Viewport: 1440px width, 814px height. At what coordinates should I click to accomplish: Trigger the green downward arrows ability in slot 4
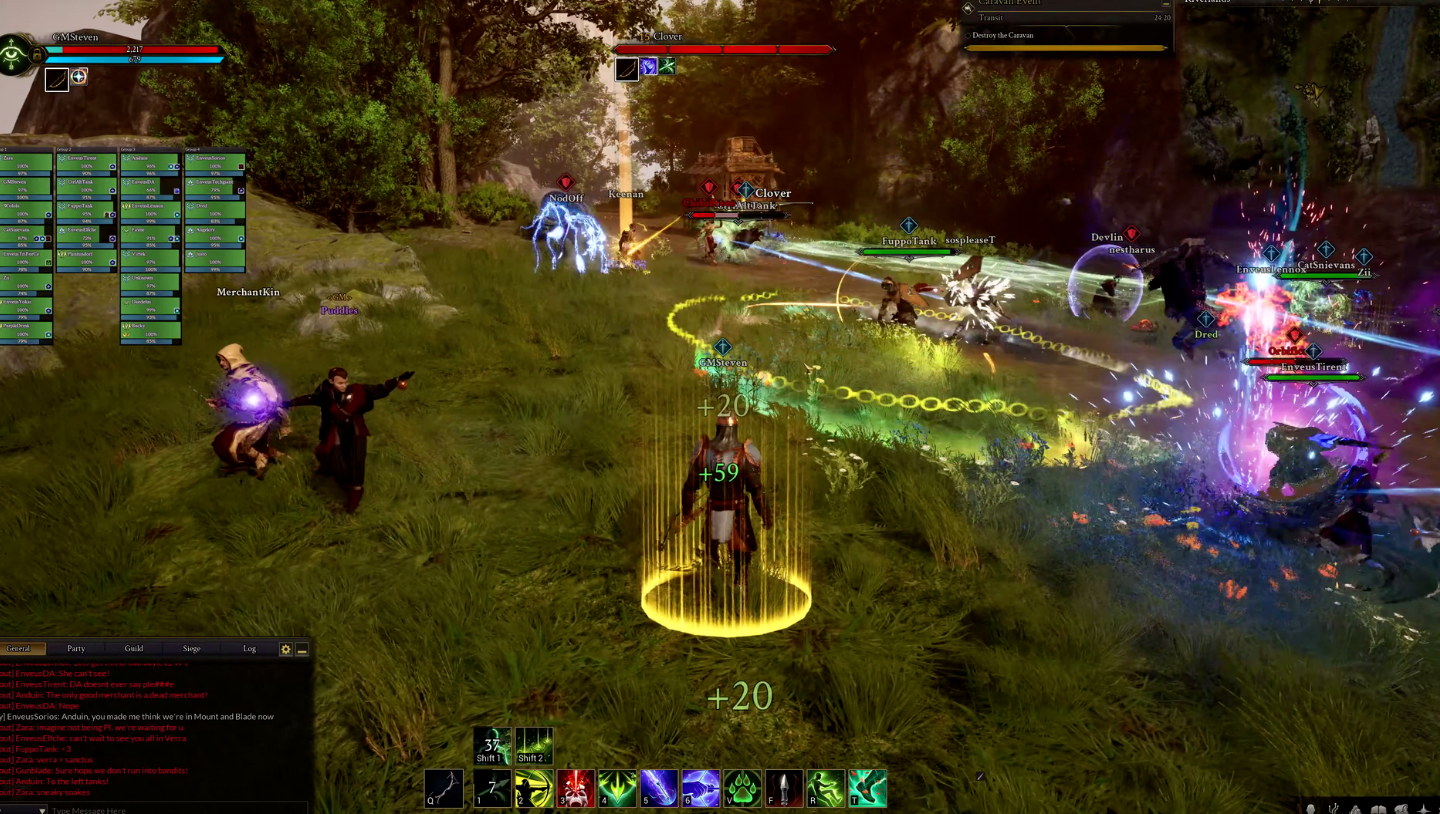click(x=618, y=788)
